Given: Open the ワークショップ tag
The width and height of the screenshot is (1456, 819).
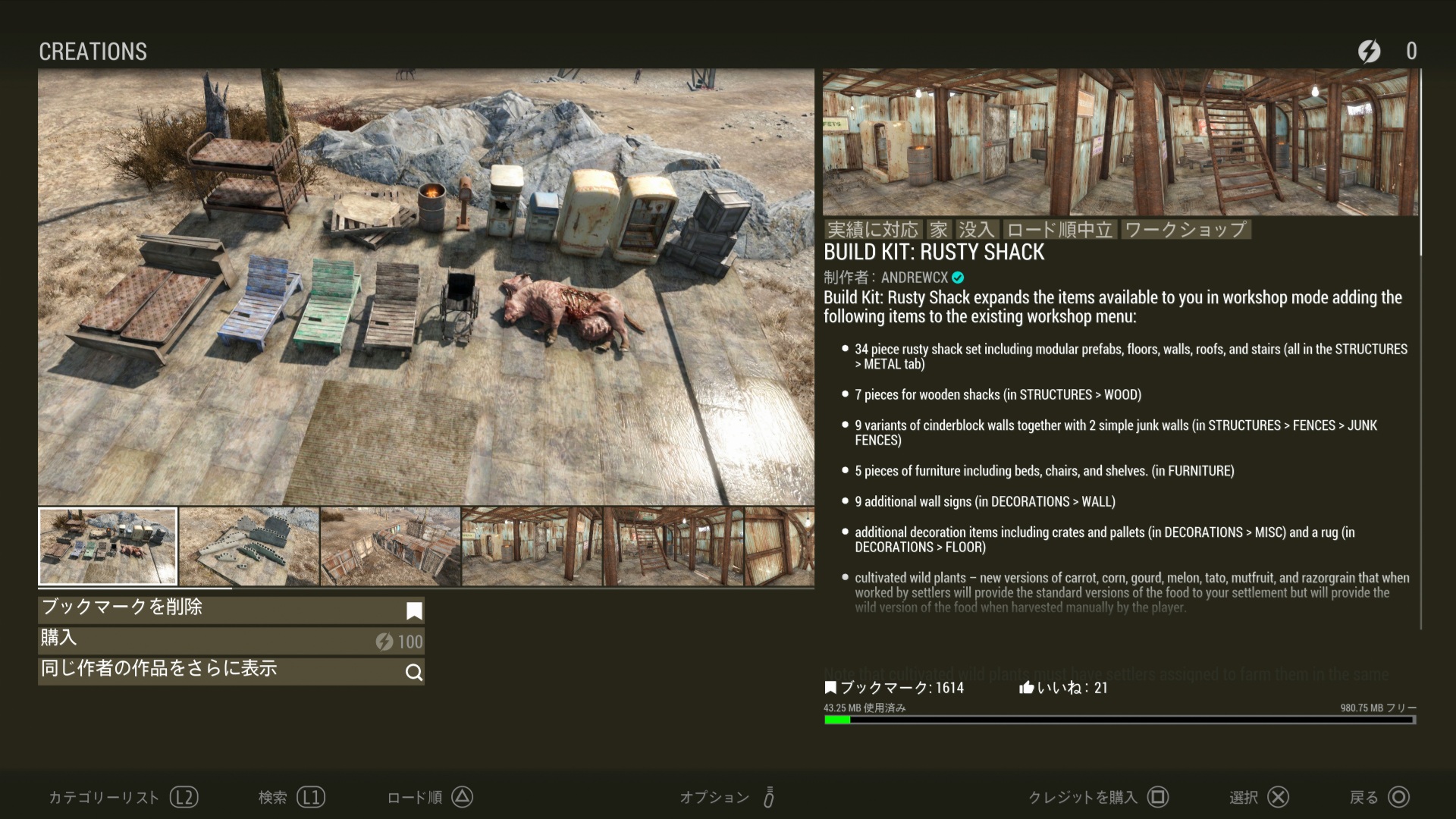Looking at the screenshot, I should pos(1185,230).
